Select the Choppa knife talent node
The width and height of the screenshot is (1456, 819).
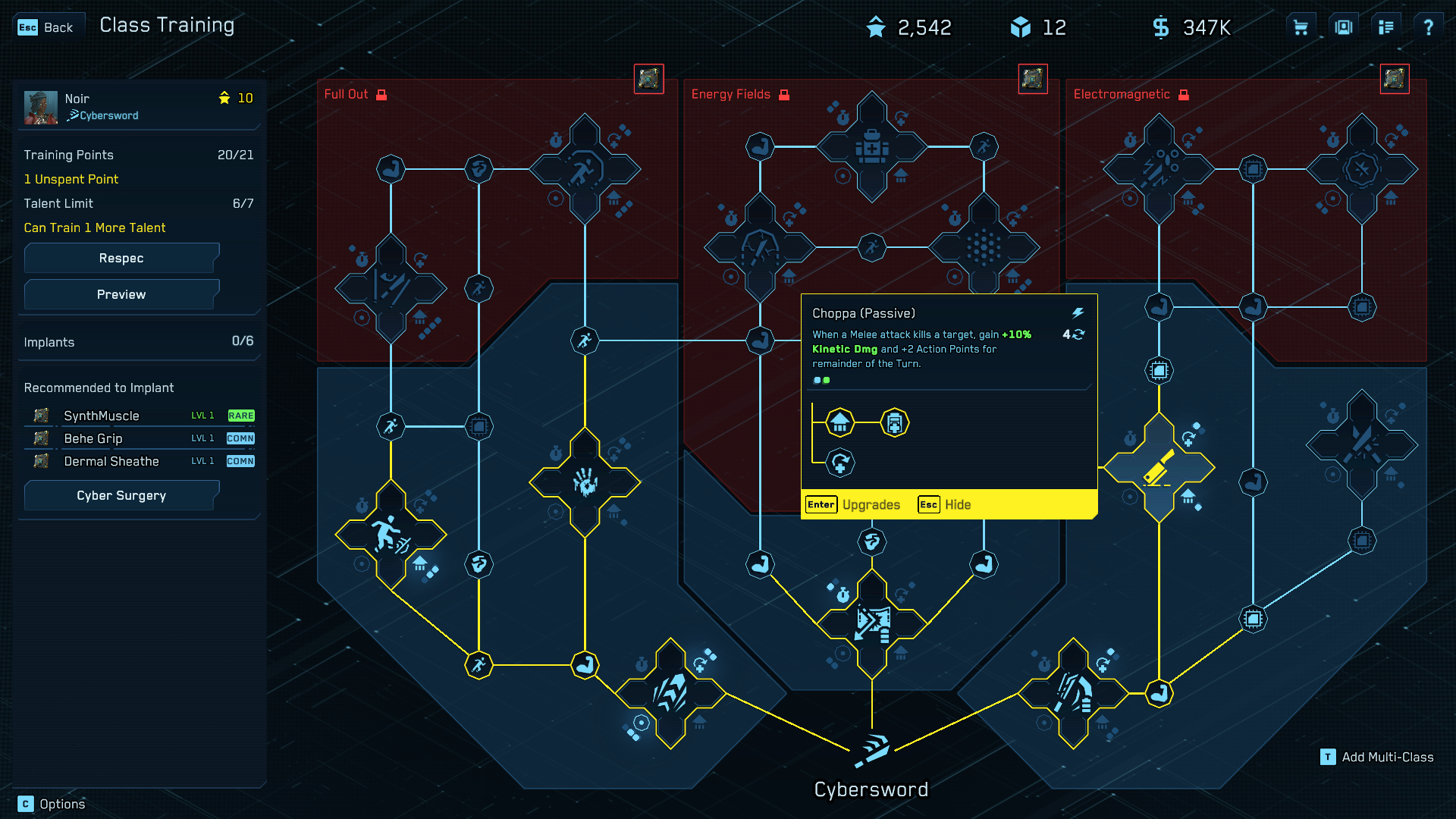[1158, 469]
